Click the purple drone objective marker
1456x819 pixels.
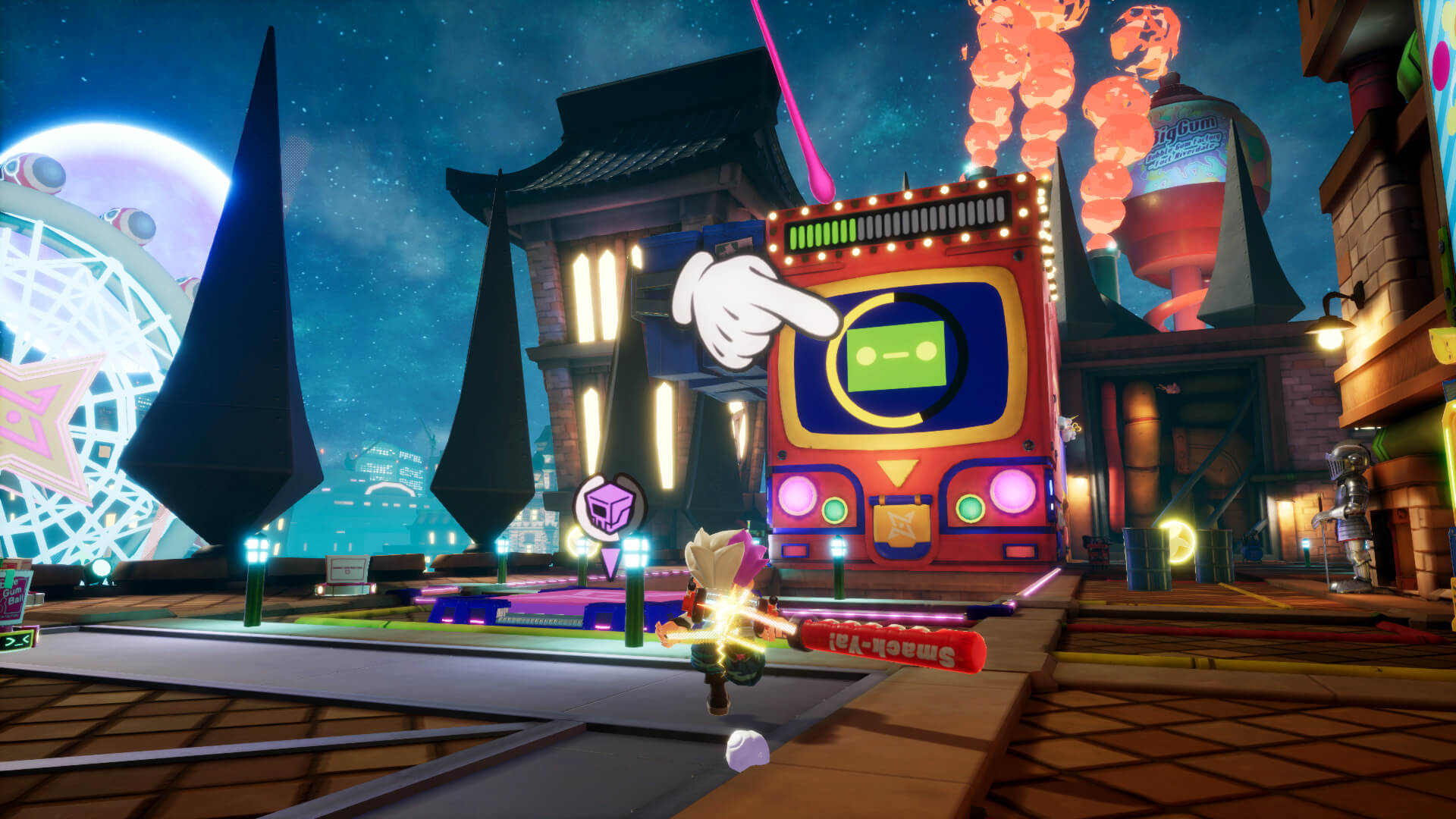click(x=609, y=506)
